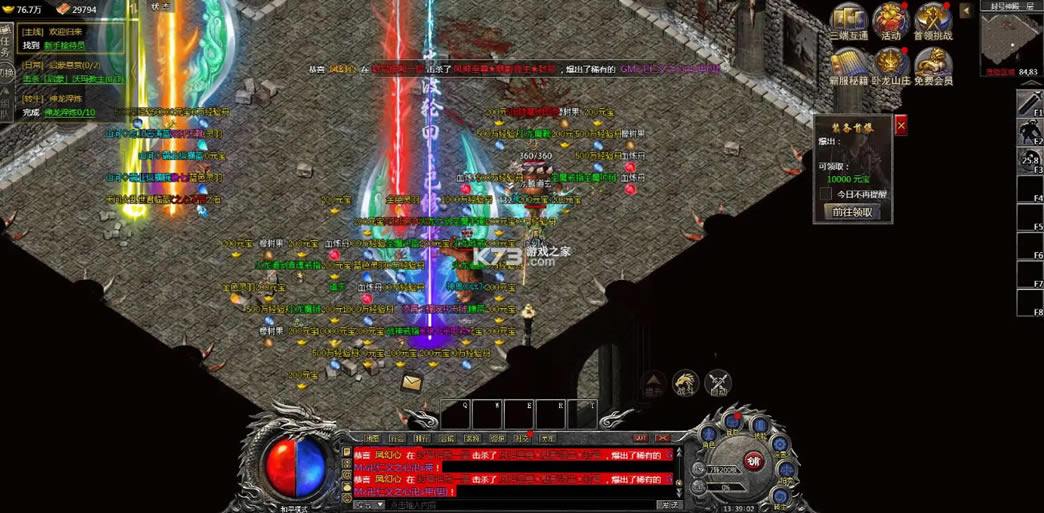Collapse the top icon bar arrow
The image size is (1044, 513).
966,11
